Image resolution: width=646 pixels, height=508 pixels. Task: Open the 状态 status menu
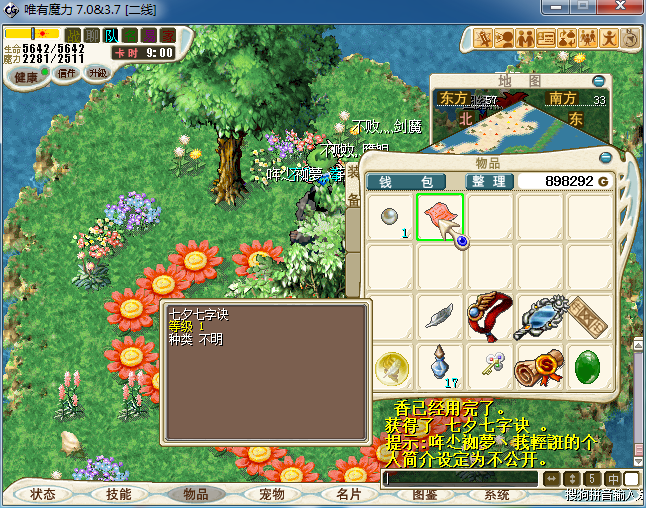(43, 494)
